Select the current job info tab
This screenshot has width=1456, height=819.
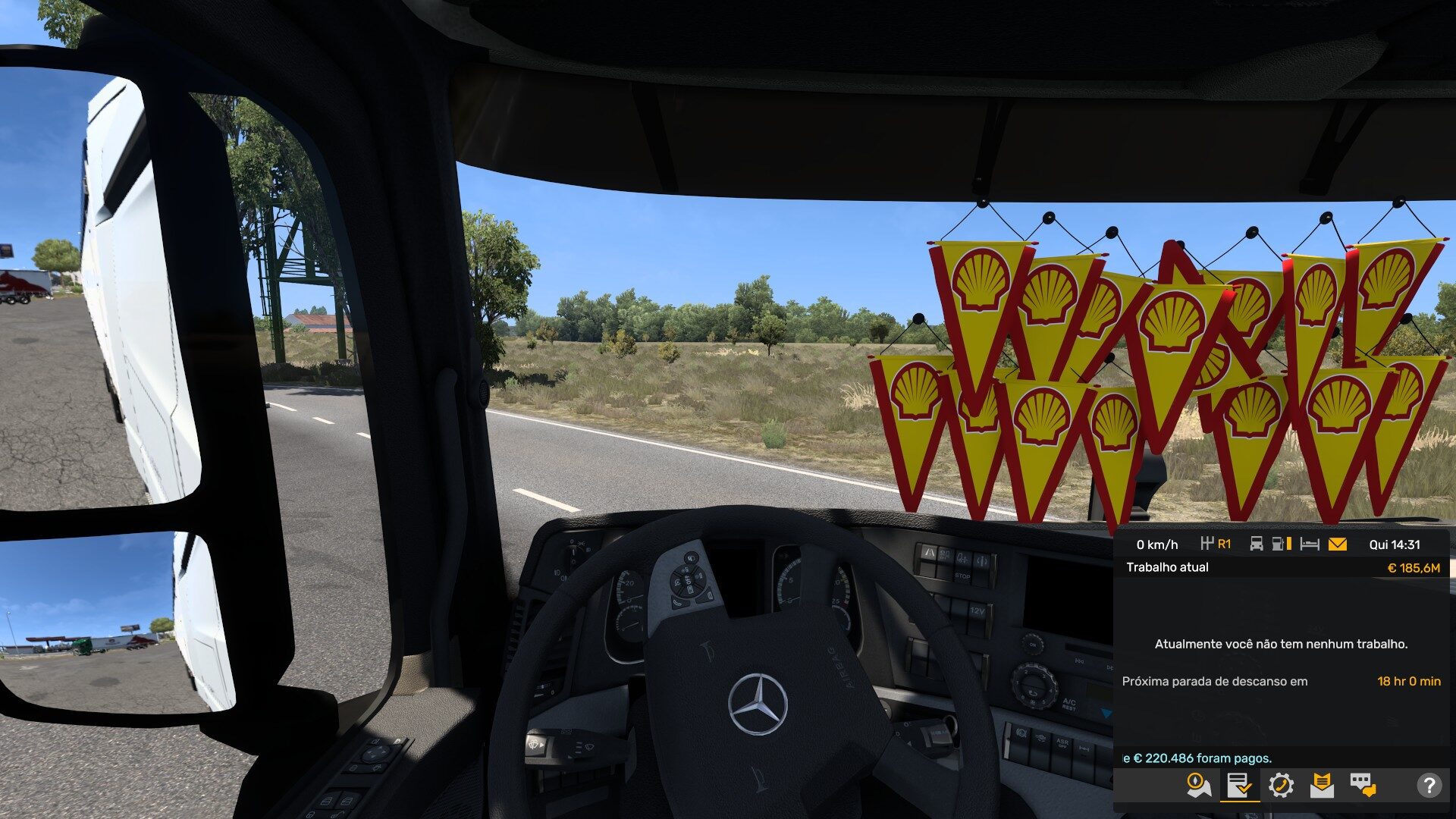(x=1239, y=786)
